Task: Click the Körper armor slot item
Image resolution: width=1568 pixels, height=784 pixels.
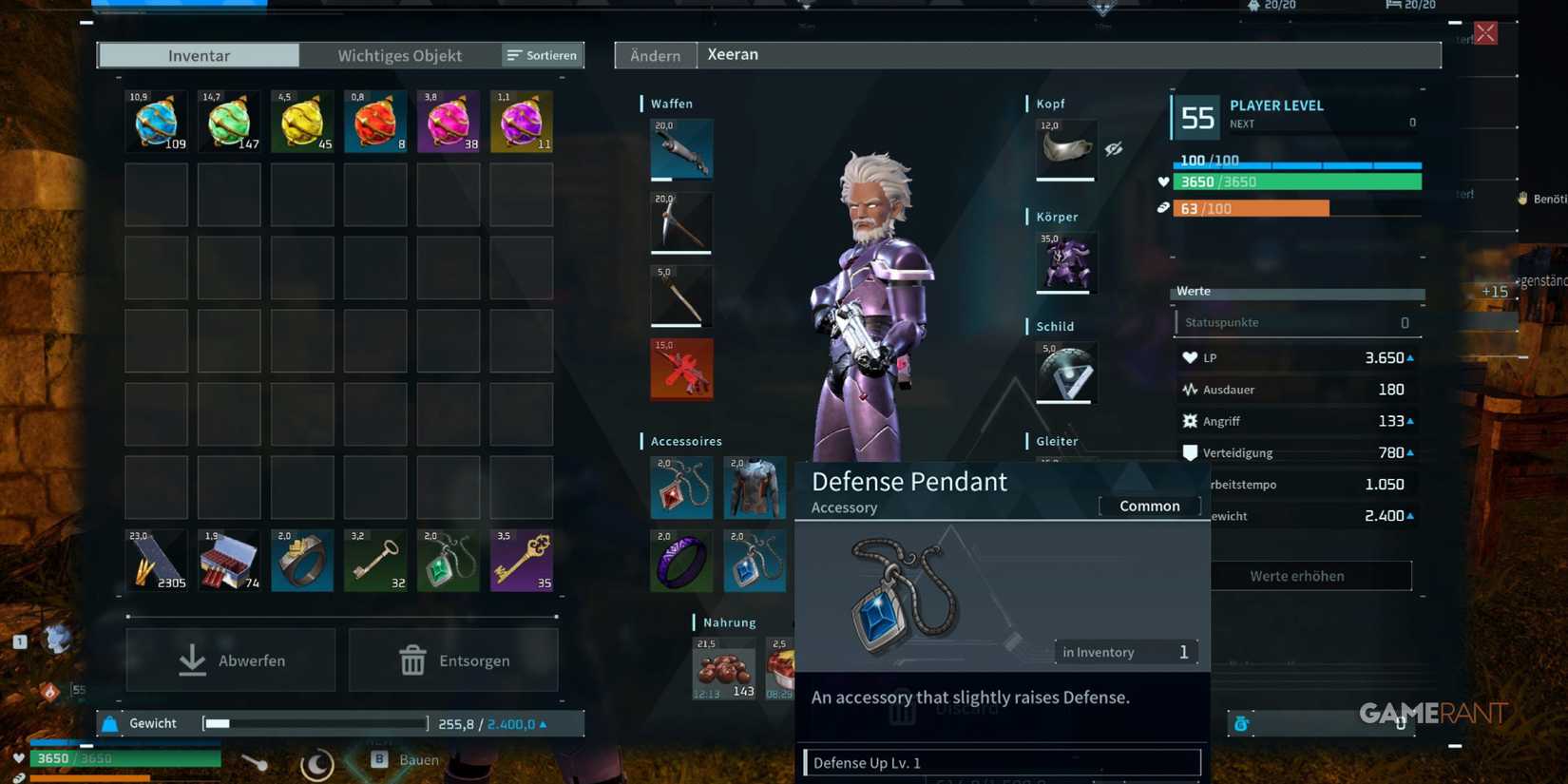Action: [1064, 263]
